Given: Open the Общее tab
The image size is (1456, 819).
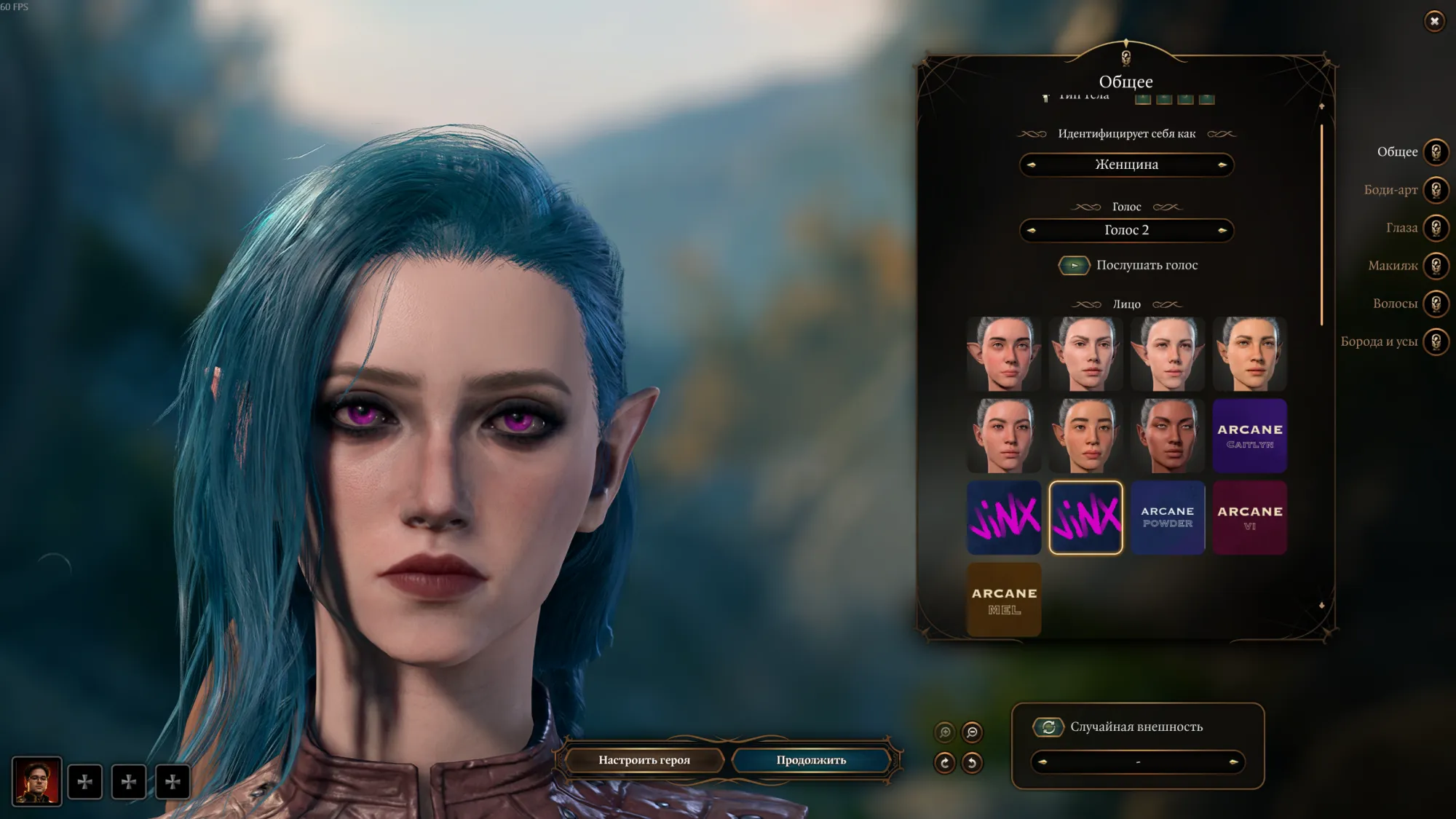Looking at the screenshot, I should 1436,152.
